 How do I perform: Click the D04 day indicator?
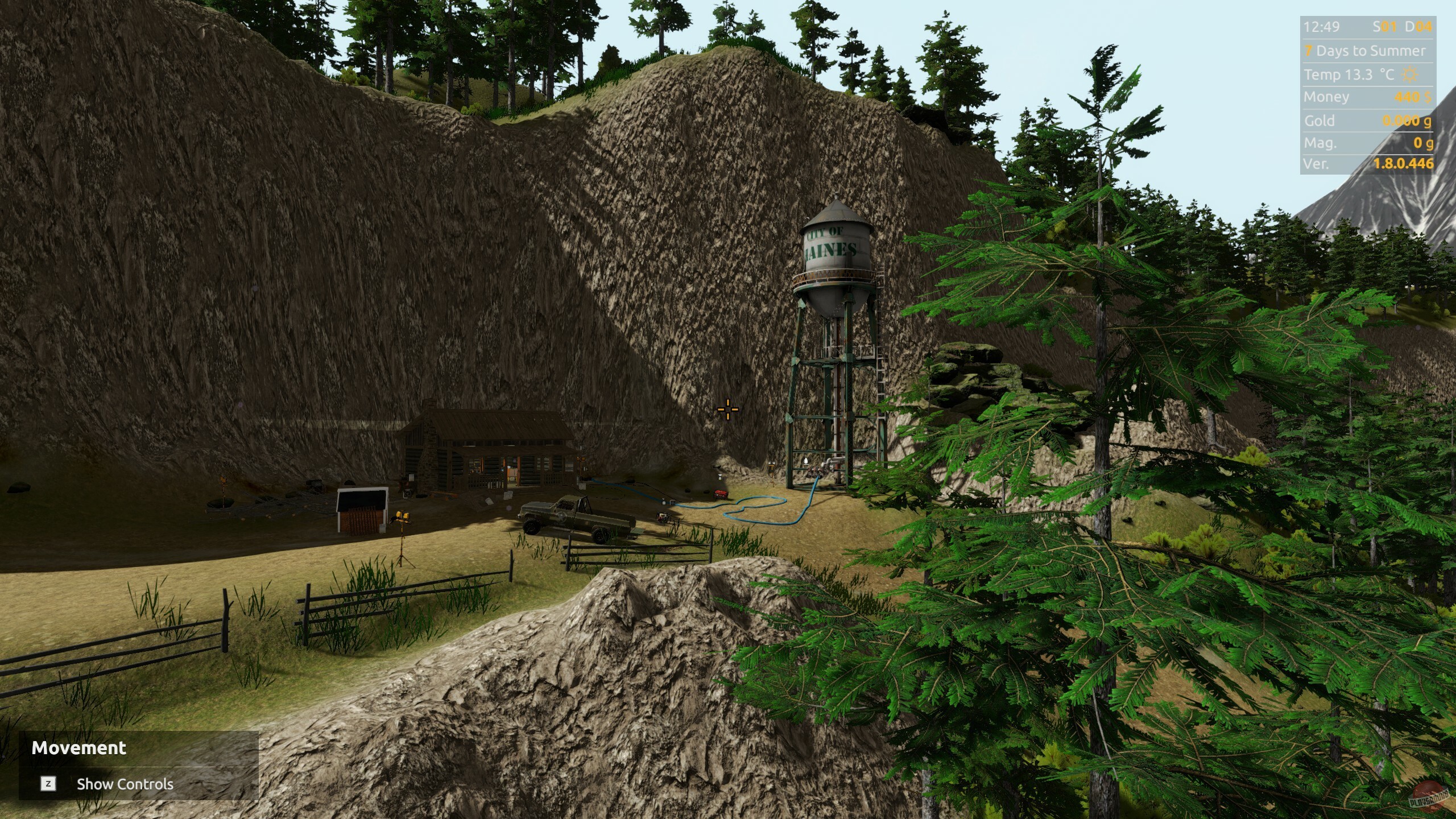[x=1418, y=27]
